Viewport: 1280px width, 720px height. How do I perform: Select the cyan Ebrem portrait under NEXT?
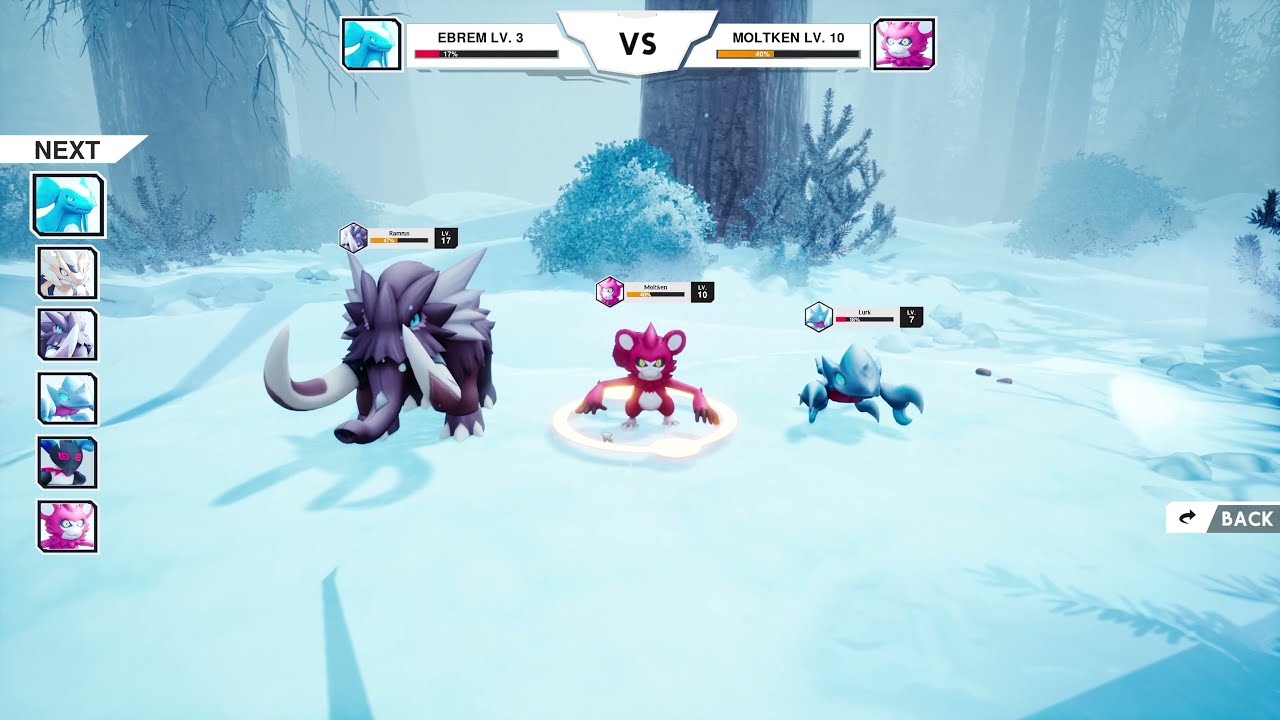coord(68,205)
